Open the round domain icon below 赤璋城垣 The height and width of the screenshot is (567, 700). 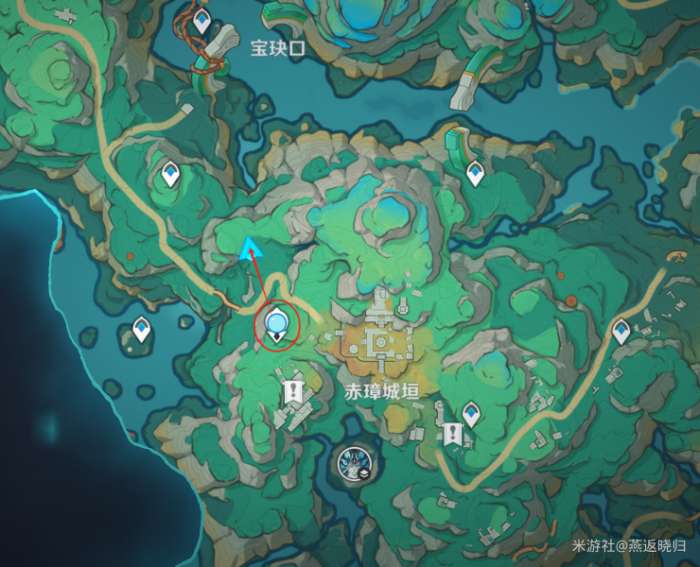[x=351, y=463]
